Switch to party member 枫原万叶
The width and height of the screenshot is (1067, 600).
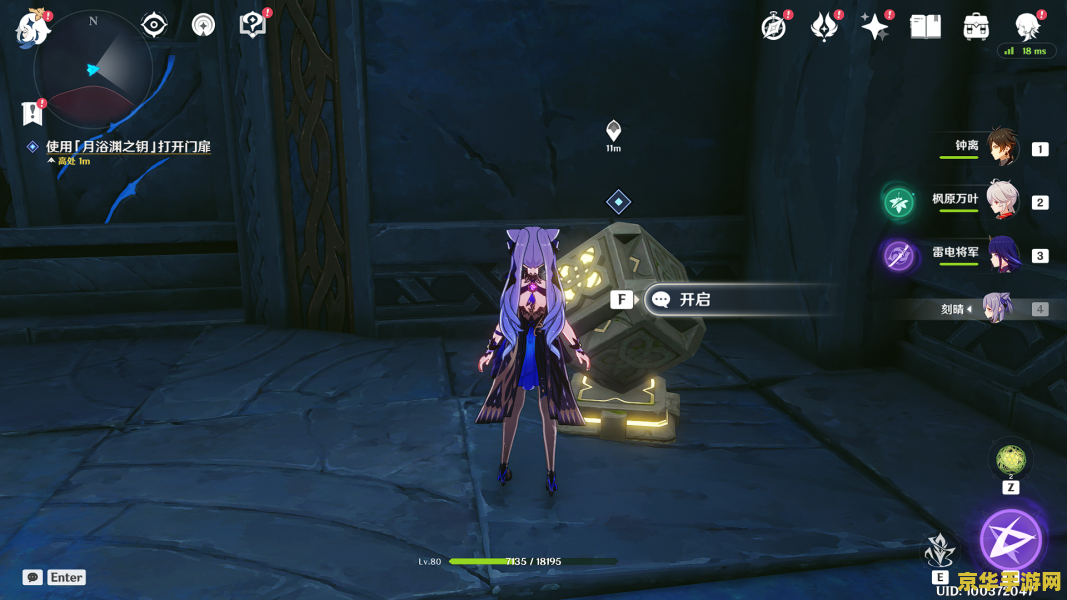pyautogui.click(x=1001, y=201)
